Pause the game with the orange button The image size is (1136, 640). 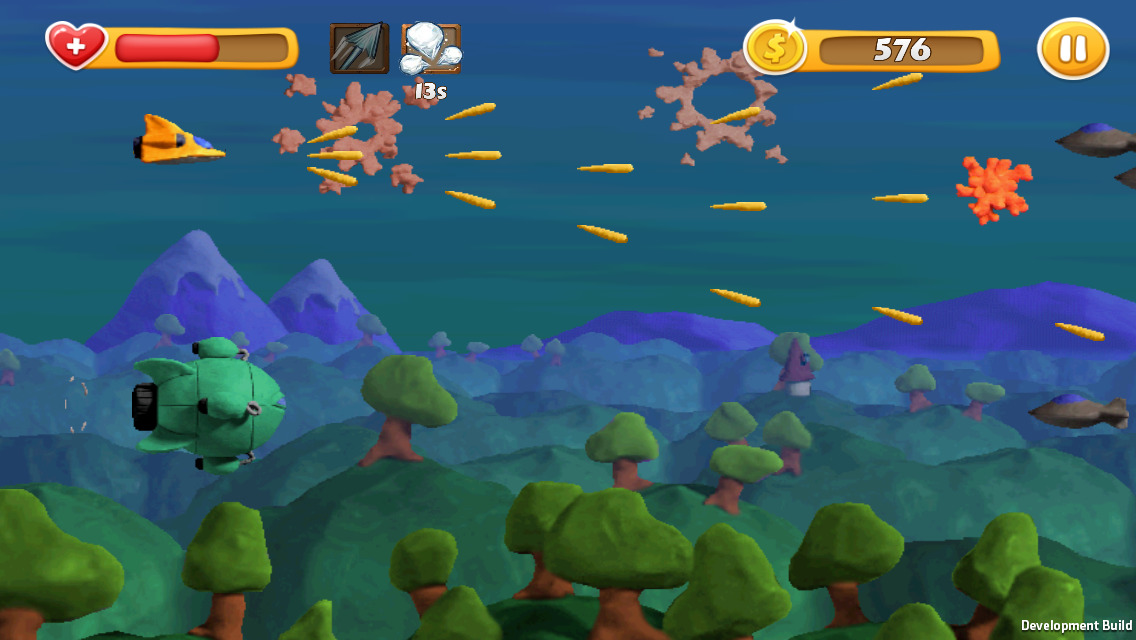(x=1073, y=48)
